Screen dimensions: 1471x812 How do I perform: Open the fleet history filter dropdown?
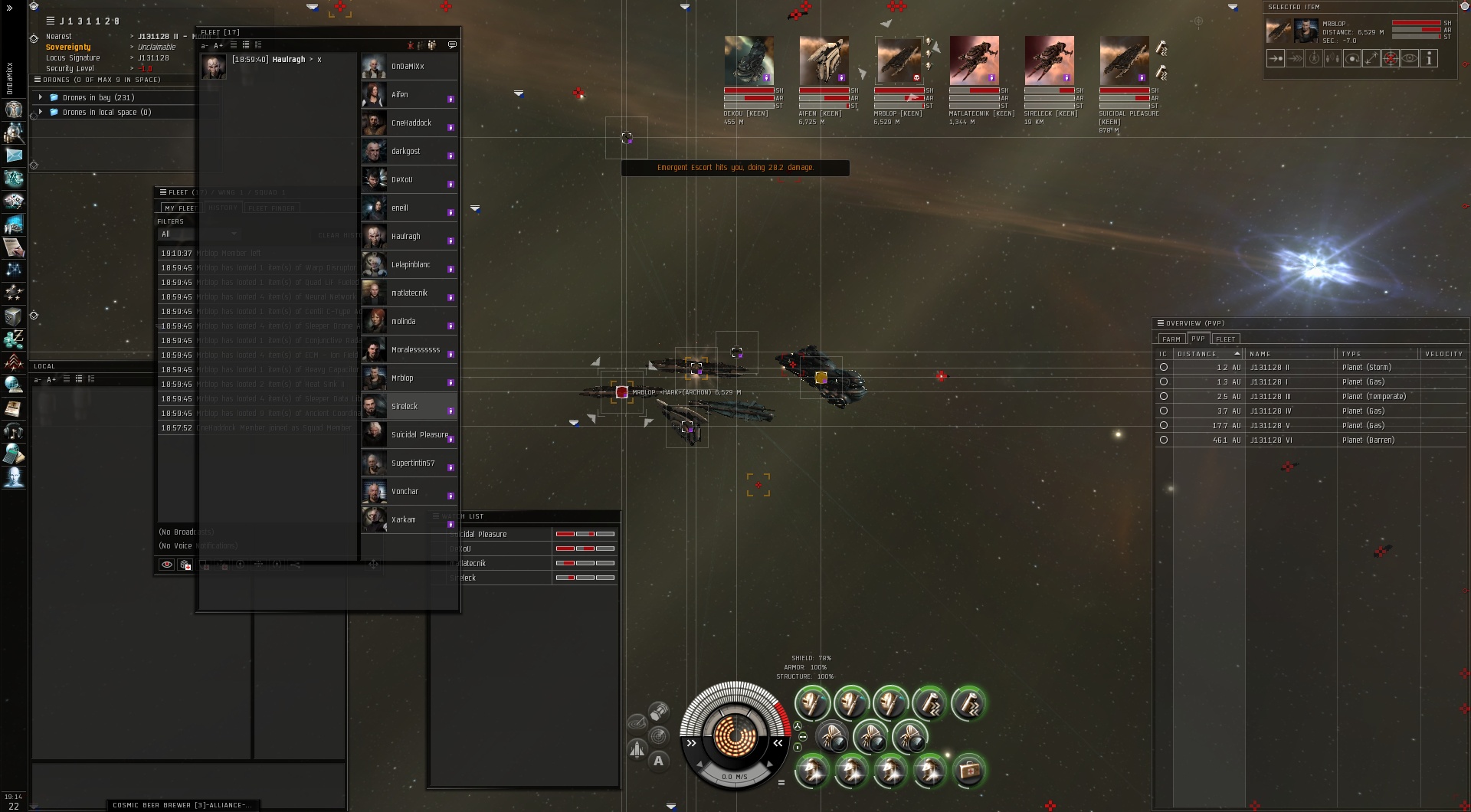[x=198, y=234]
